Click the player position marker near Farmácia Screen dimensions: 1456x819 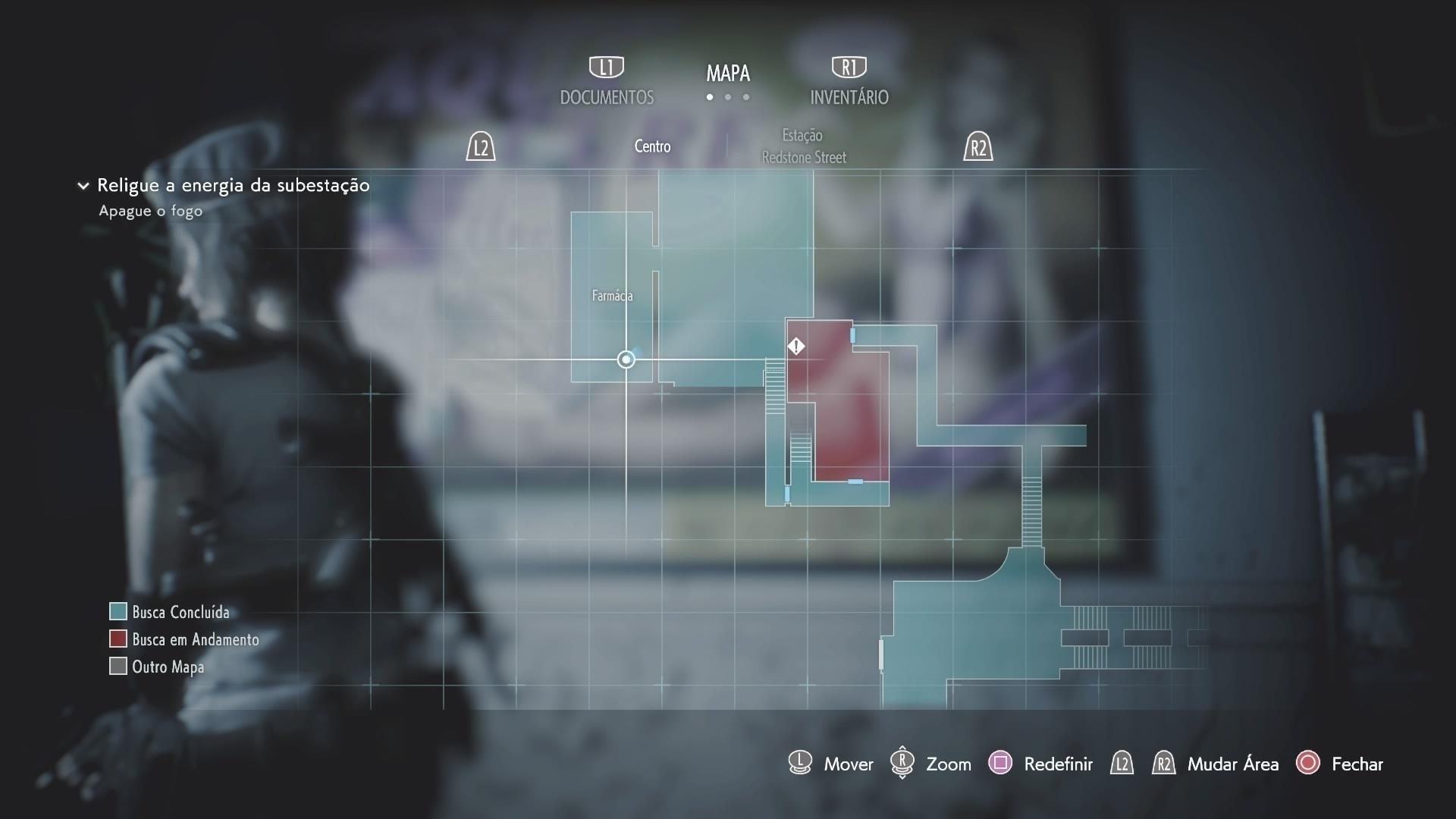(626, 359)
